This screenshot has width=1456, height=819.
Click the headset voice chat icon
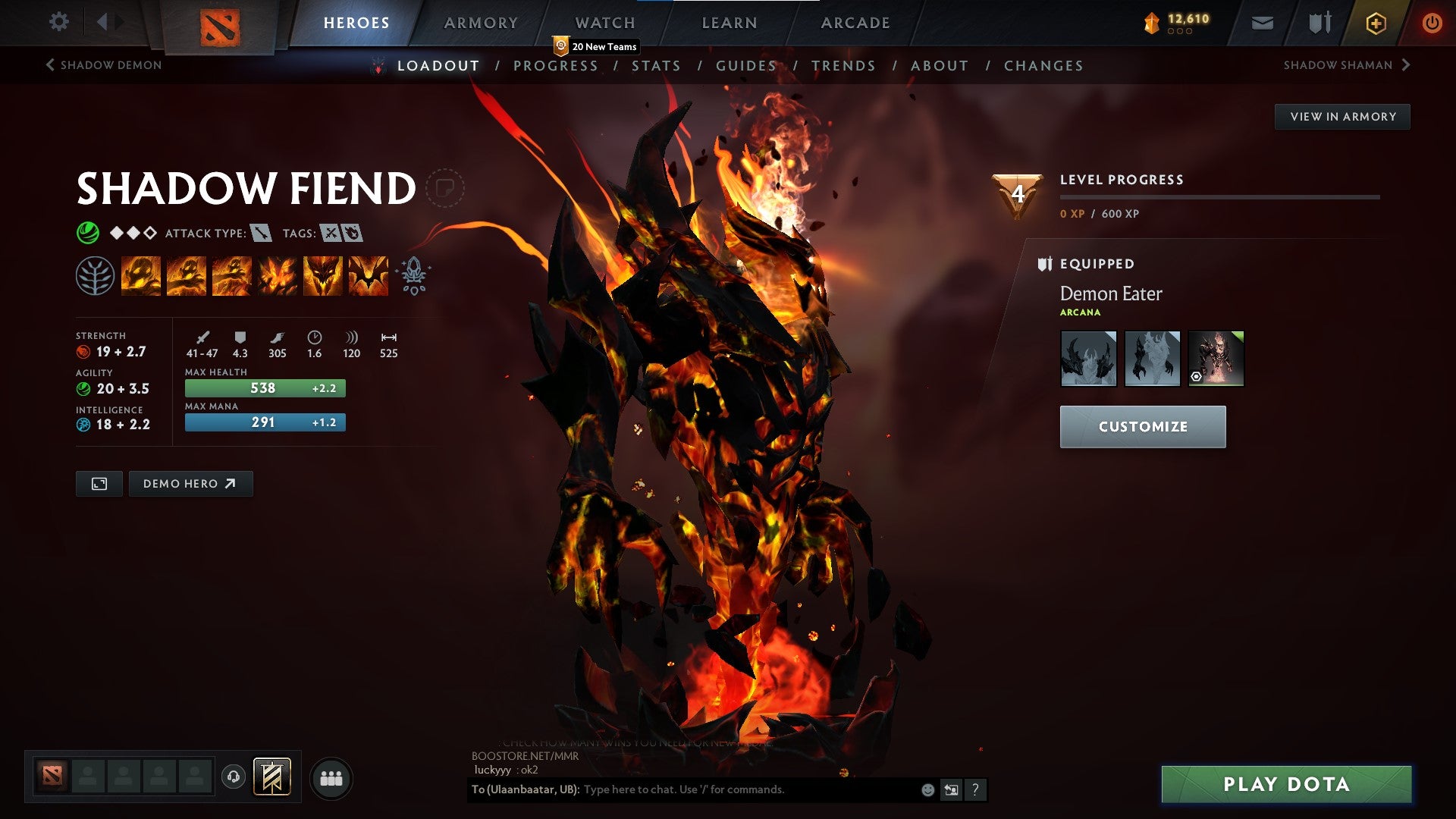(234, 777)
